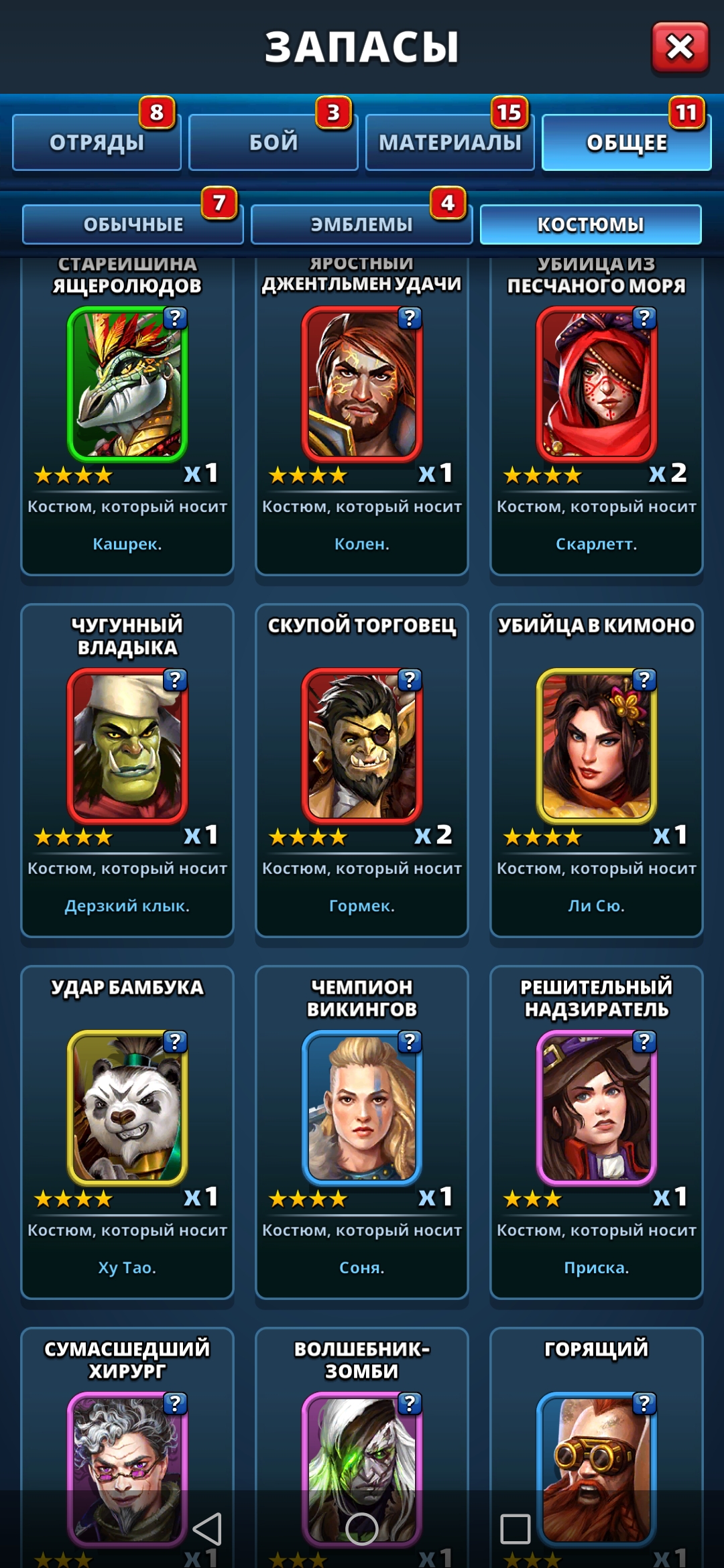Image resolution: width=724 pixels, height=1568 pixels.
Task: Choose Колен's costume portrait
Action: pyautogui.click(x=362, y=384)
